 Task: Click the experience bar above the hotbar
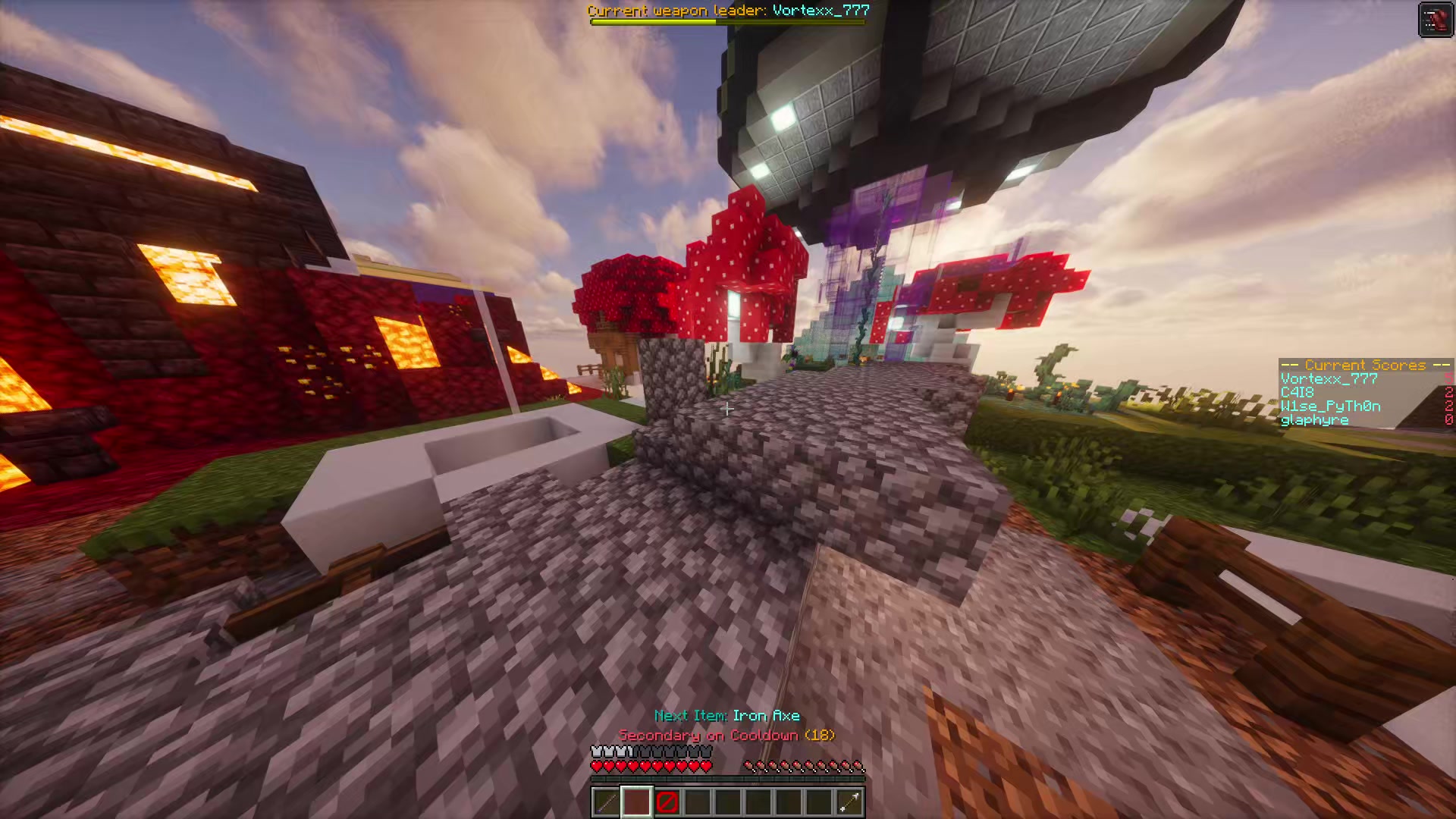tap(726, 778)
